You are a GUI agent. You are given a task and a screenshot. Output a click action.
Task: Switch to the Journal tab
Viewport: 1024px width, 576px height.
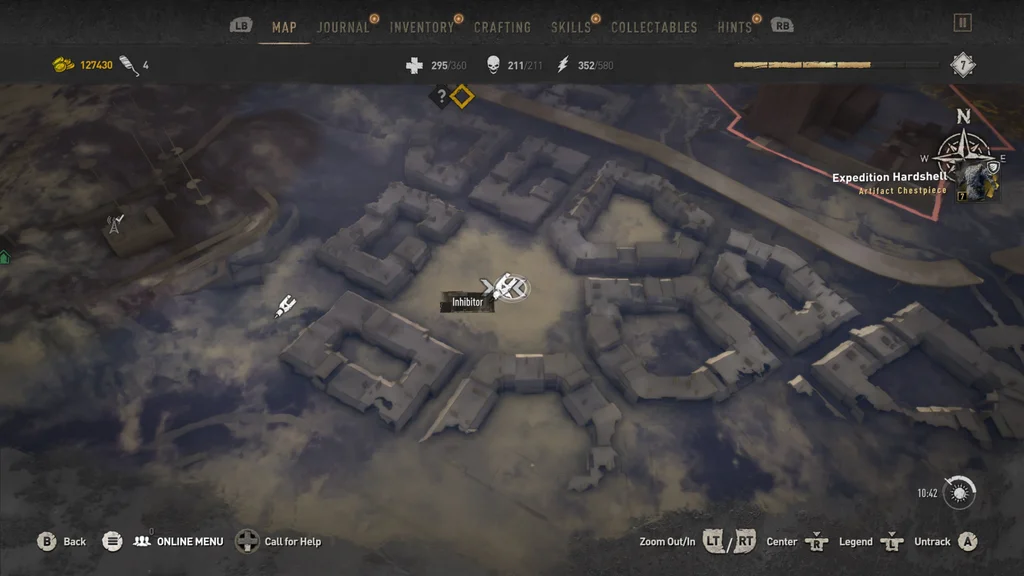click(343, 27)
